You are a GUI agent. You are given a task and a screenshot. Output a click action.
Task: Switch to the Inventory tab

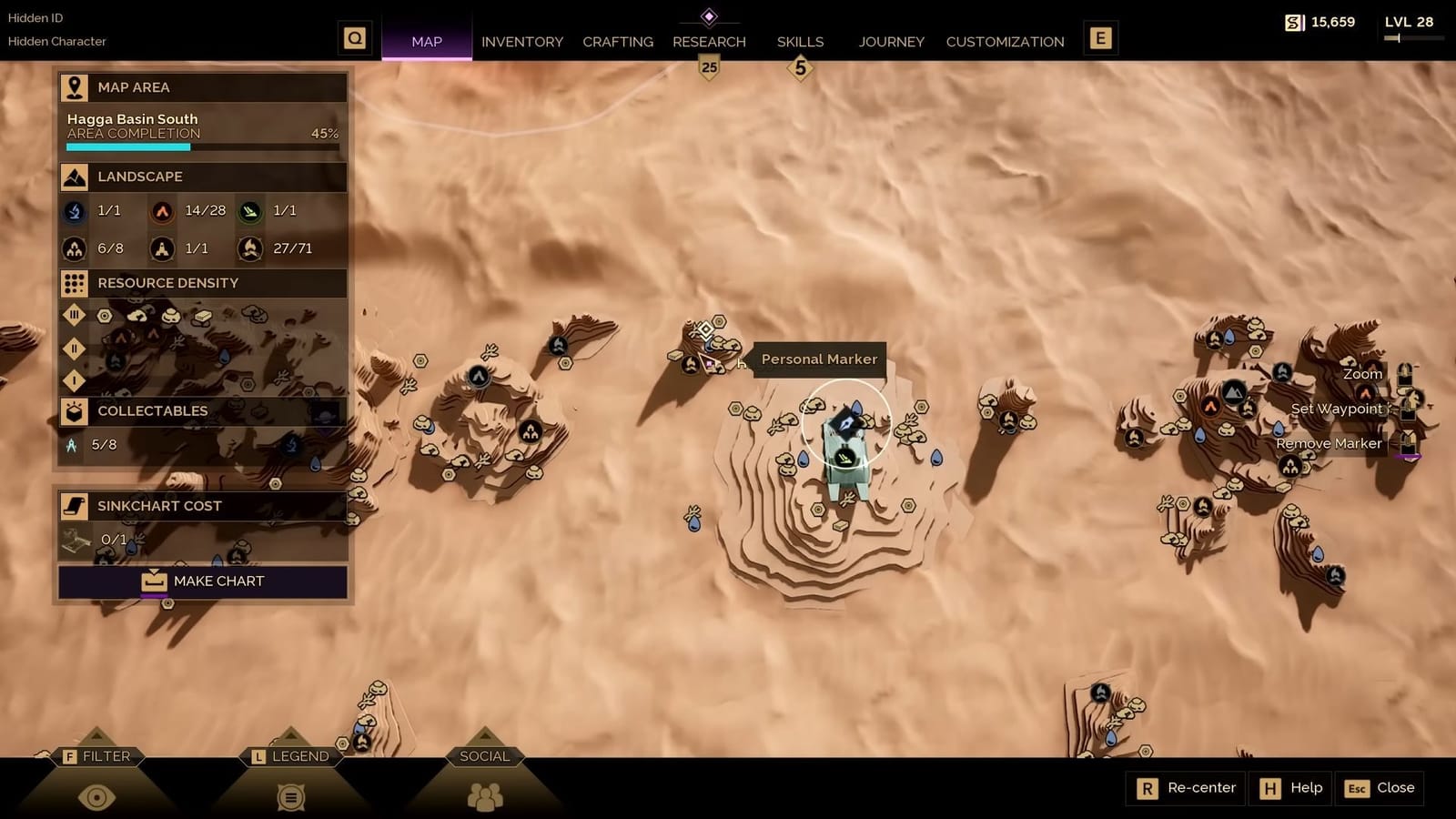click(x=522, y=41)
